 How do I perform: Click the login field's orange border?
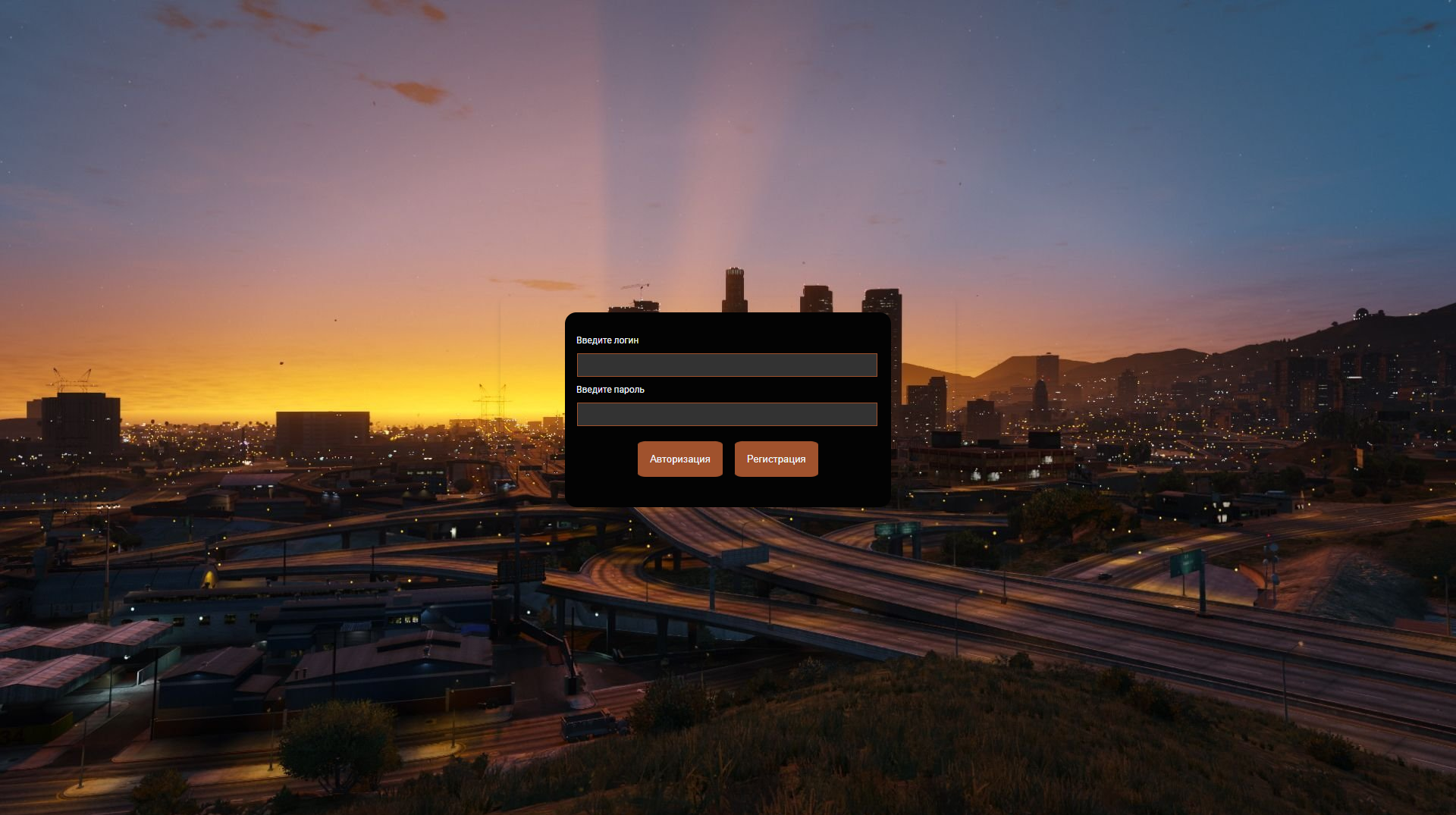pyautogui.click(x=726, y=354)
